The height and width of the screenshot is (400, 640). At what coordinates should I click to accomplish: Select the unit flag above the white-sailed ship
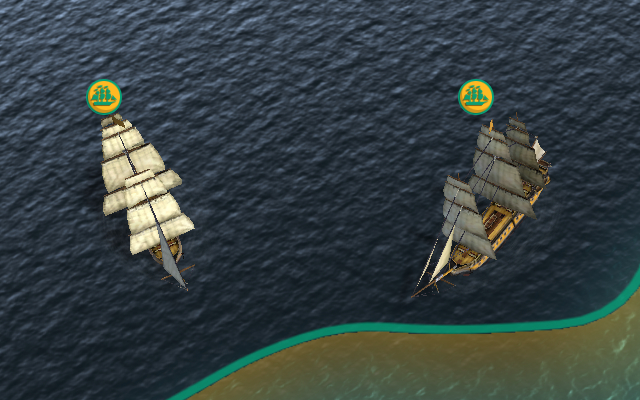tap(104, 96)
